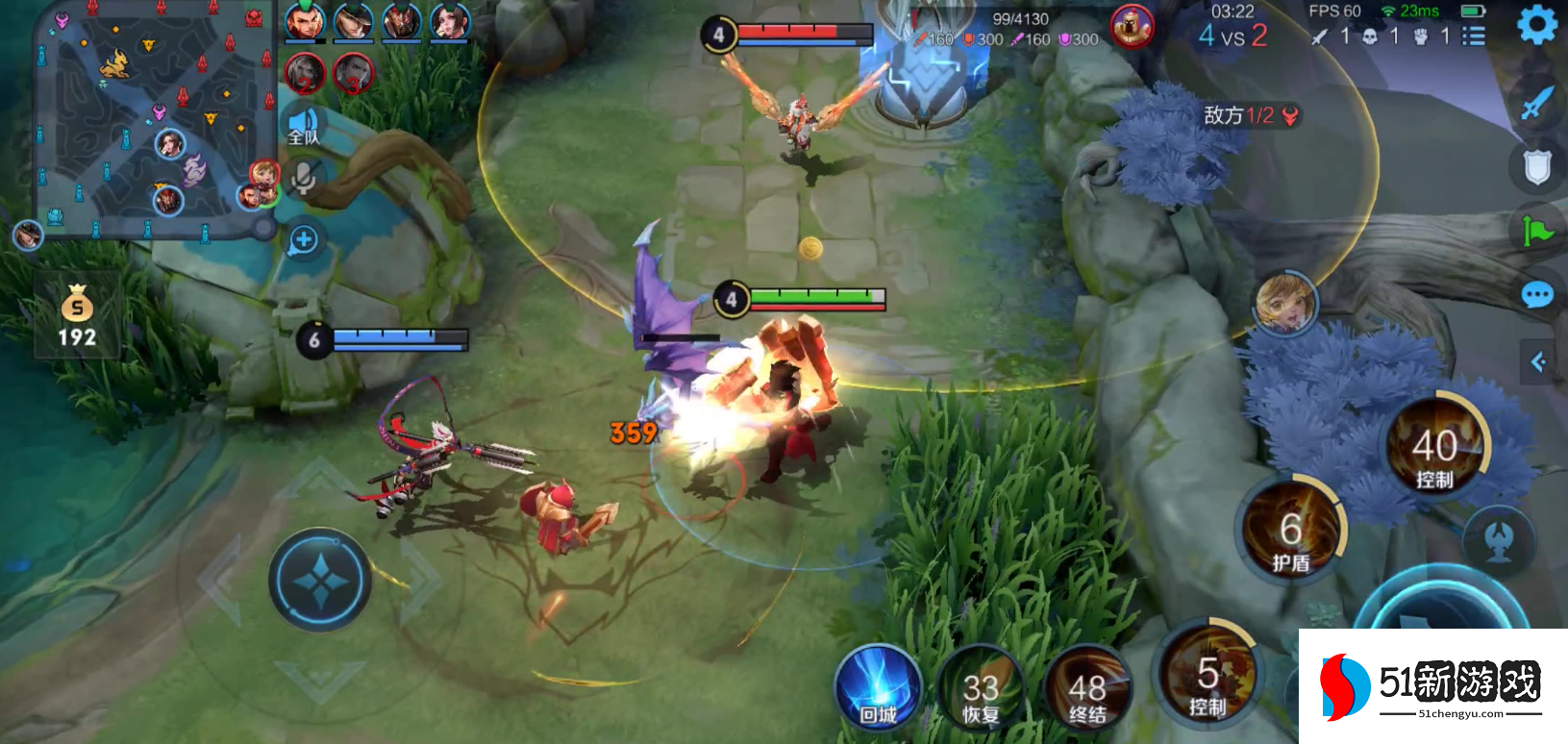
Task: Activate the 回城 recall ability
Action: (879, 688)
